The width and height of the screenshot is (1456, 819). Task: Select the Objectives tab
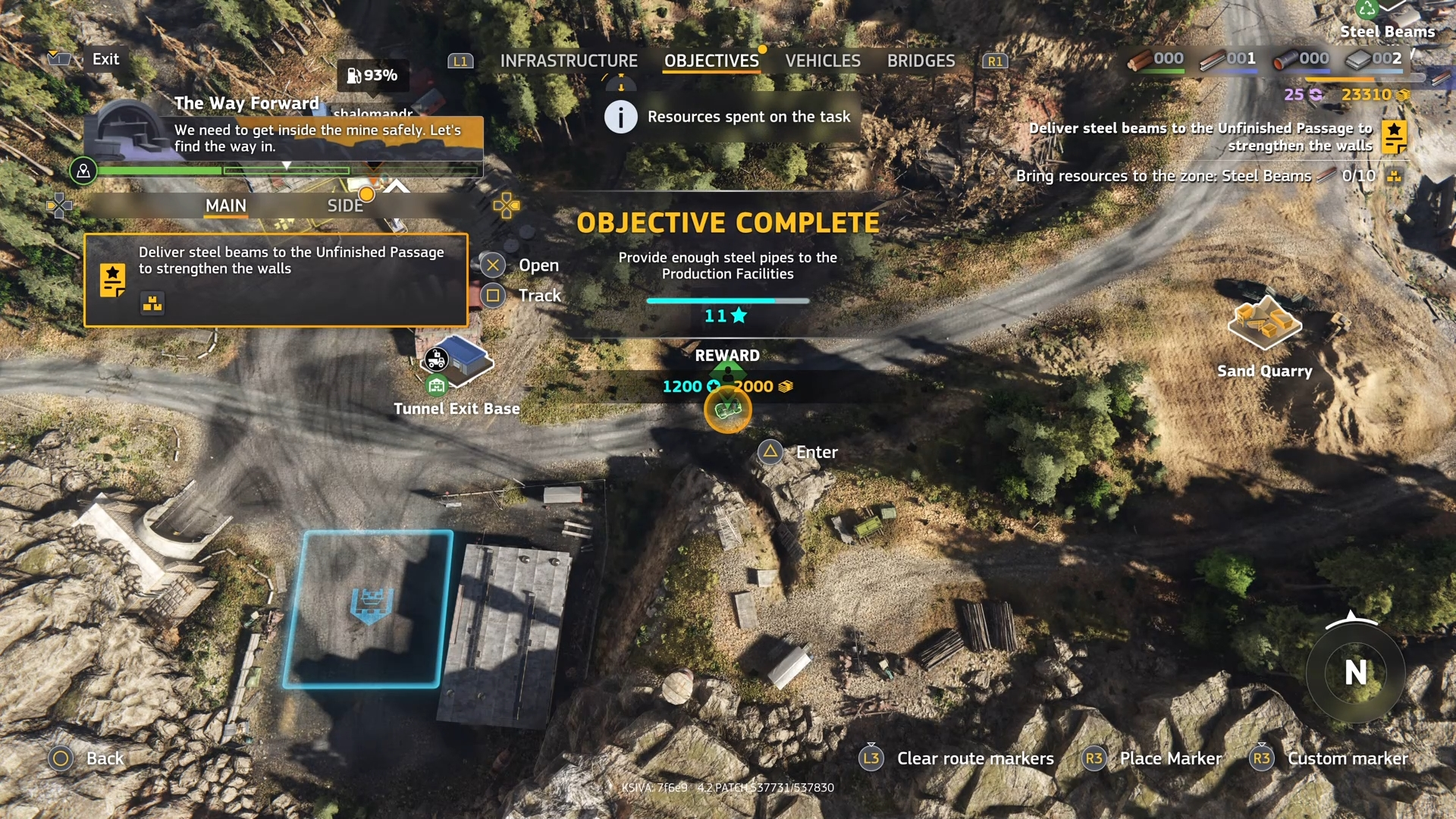711,61
